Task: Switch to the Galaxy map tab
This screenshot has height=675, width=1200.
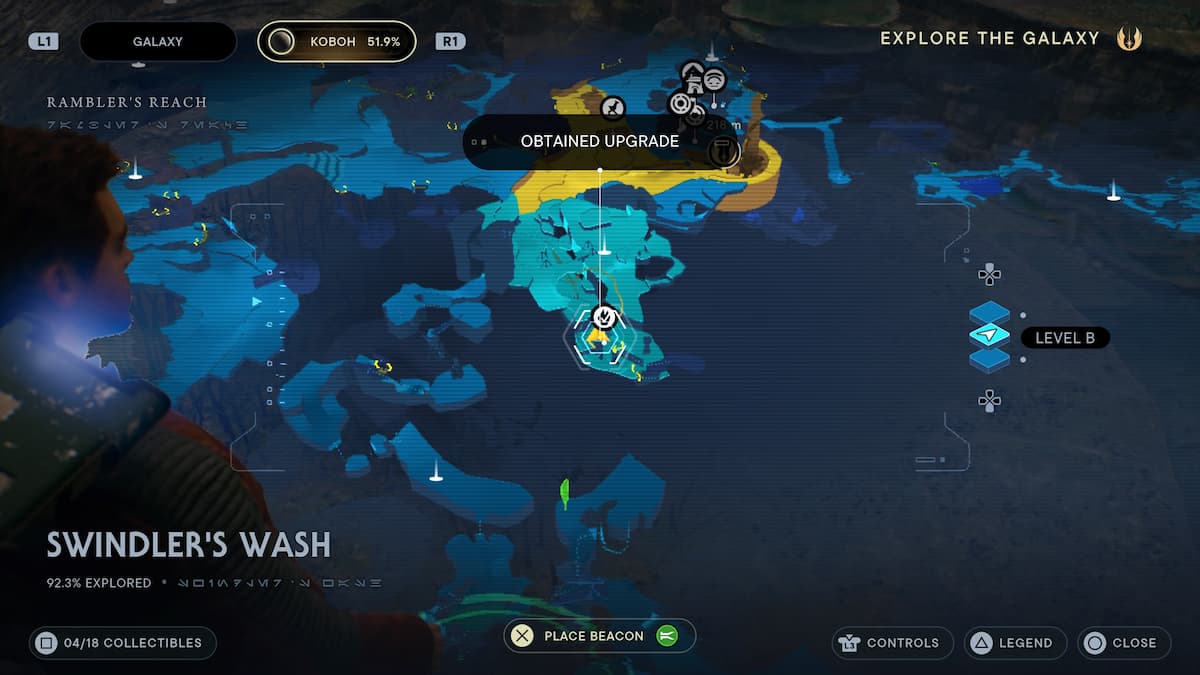Action: pos(157,42)
